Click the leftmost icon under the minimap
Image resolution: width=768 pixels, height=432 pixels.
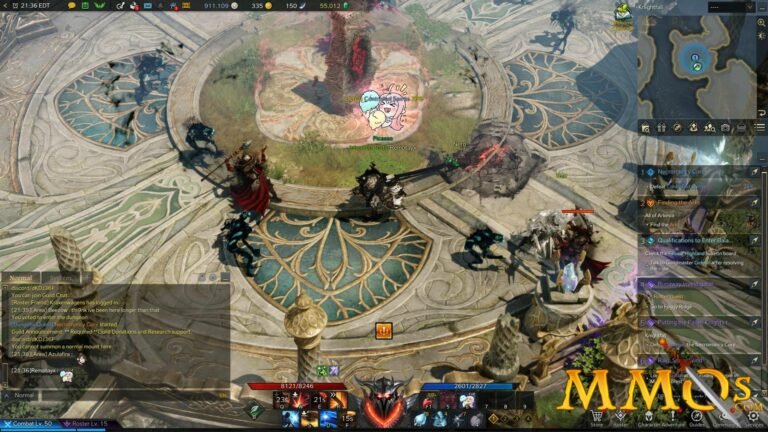click(645, 128)
